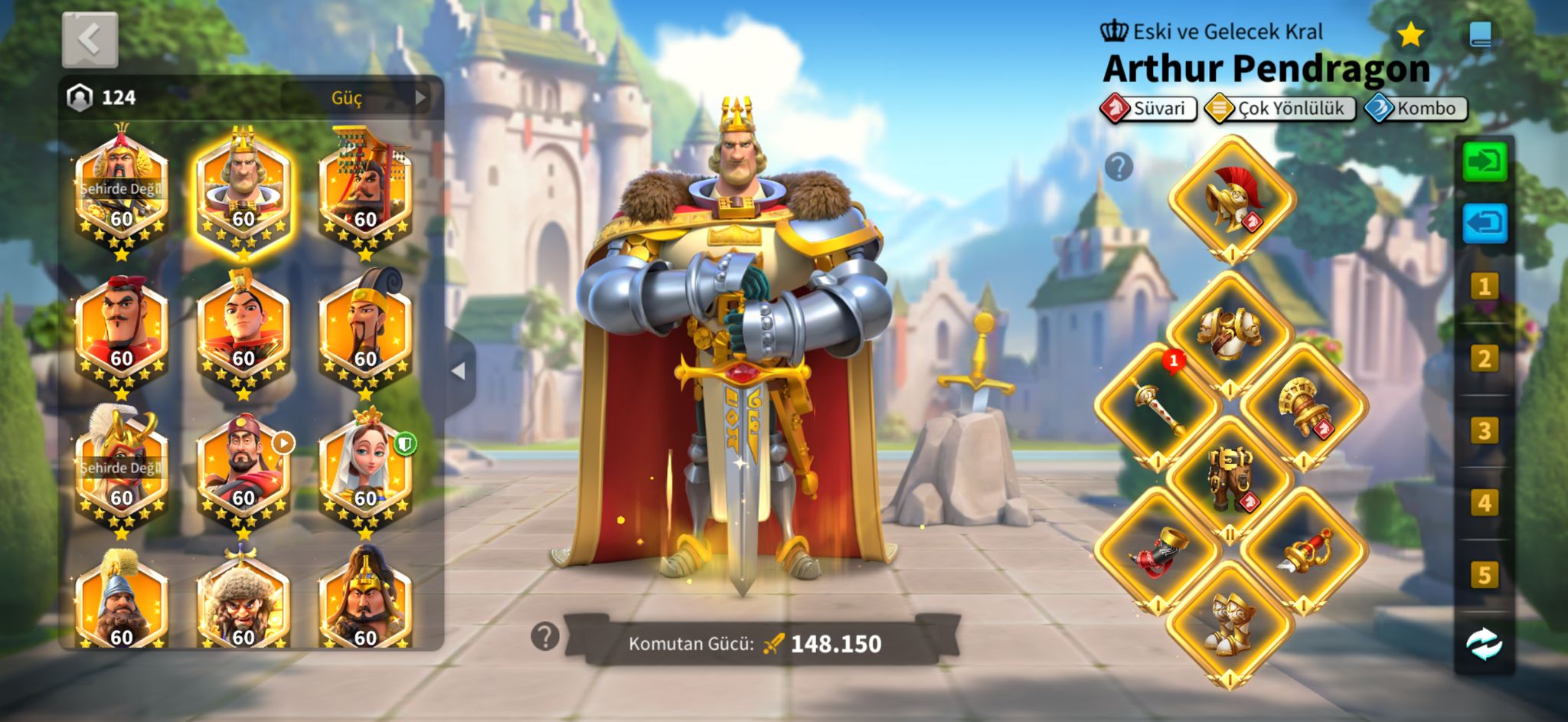This screenshot has height=722, width=1568.
Task: Open the weapon slot with red notification
Action: pyautogui.click(x=1157, y=406)
